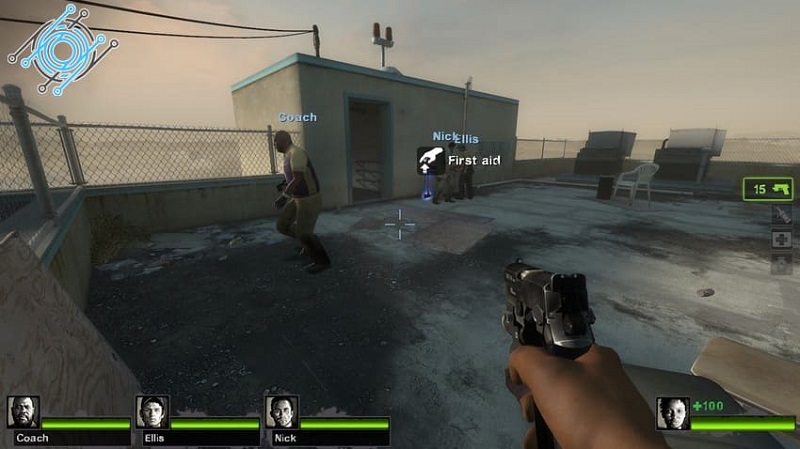Select the medkit cross slot
The width and height of the screenshot is (800, 449).
point(781,239)
